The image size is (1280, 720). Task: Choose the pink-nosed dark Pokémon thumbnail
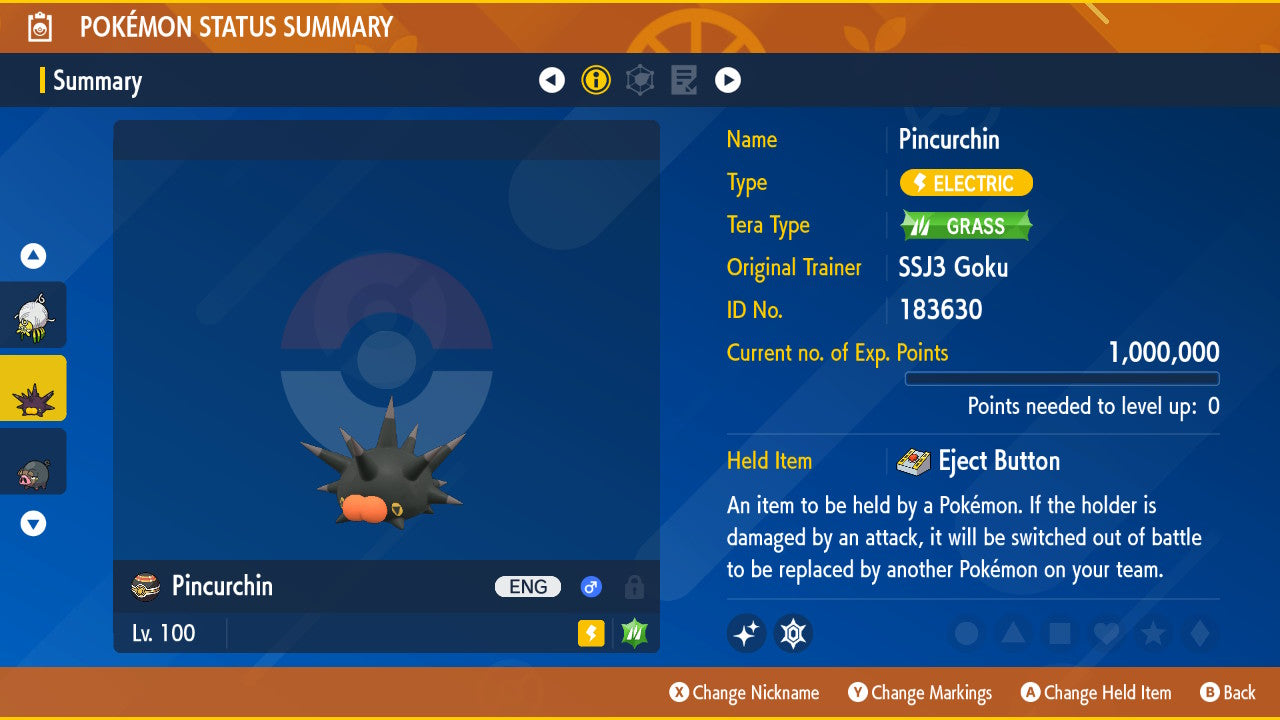[32, 461]
